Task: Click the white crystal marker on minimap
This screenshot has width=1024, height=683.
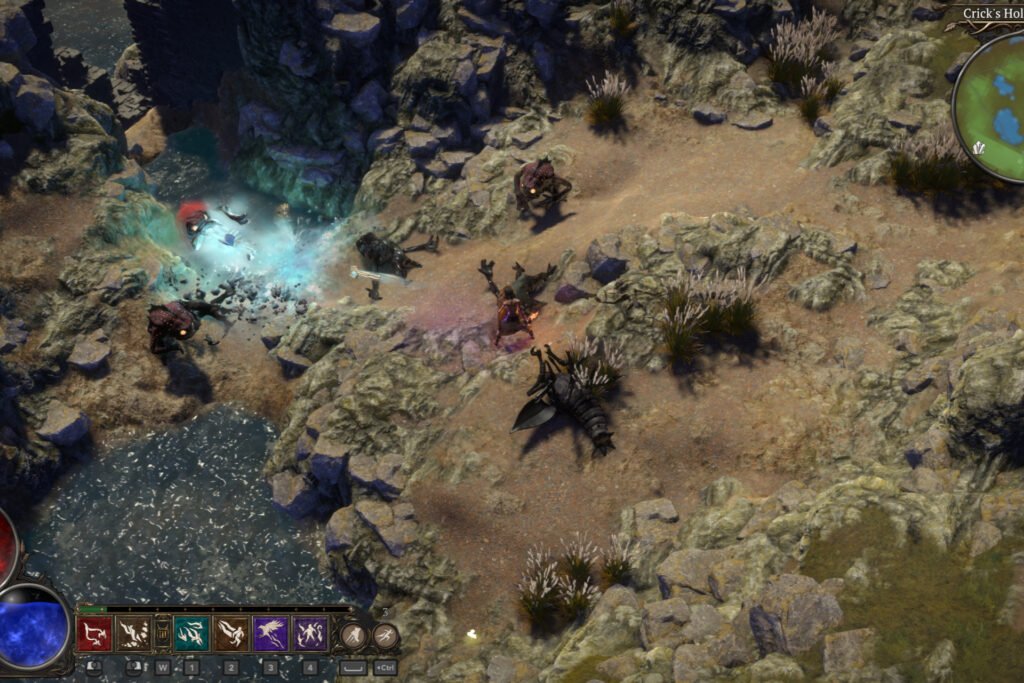Action: coord(977,148)
